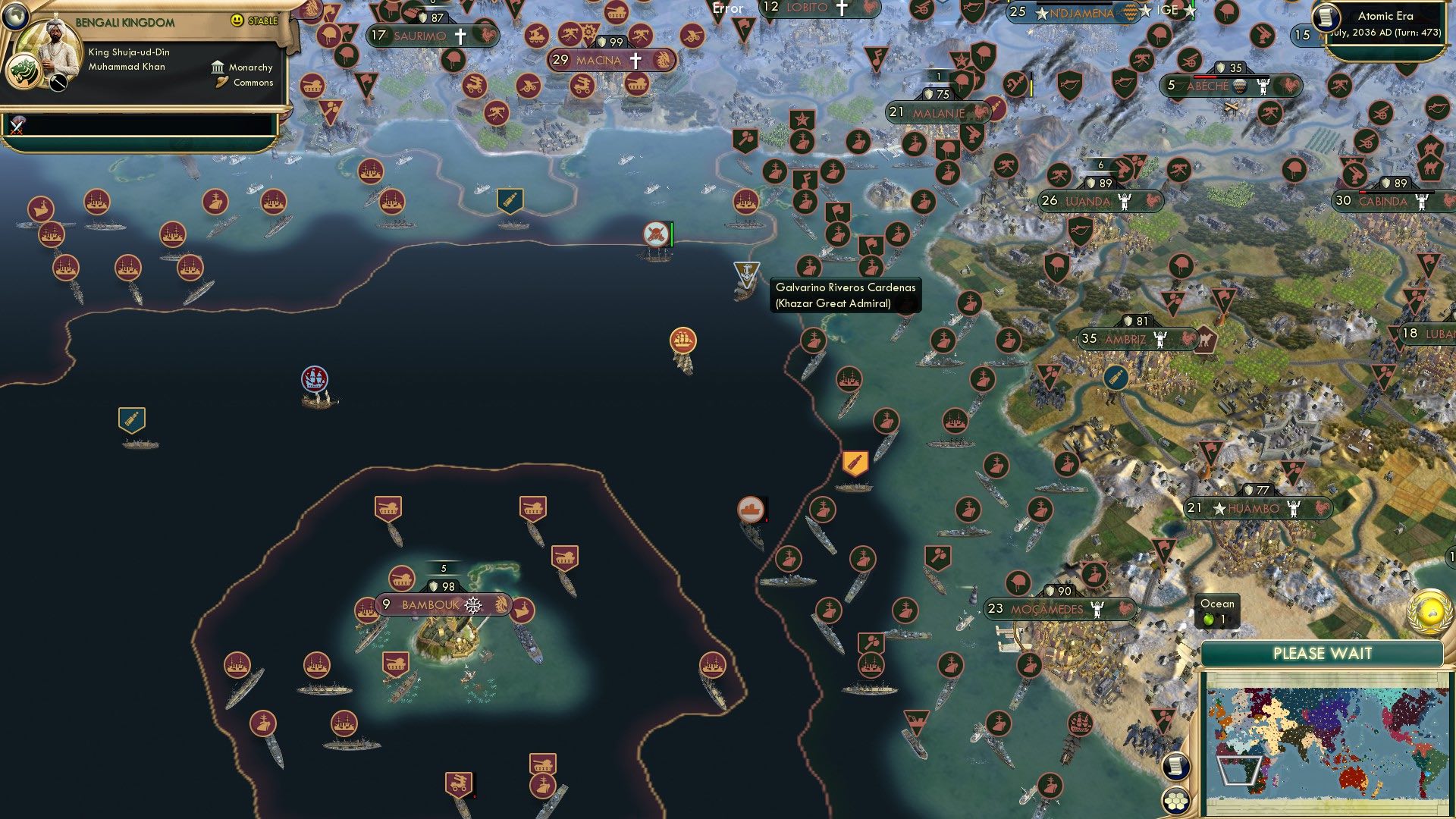The image size is (1456, 819).
Task: Open the Luanda city banner
Action: [1083, 201]
